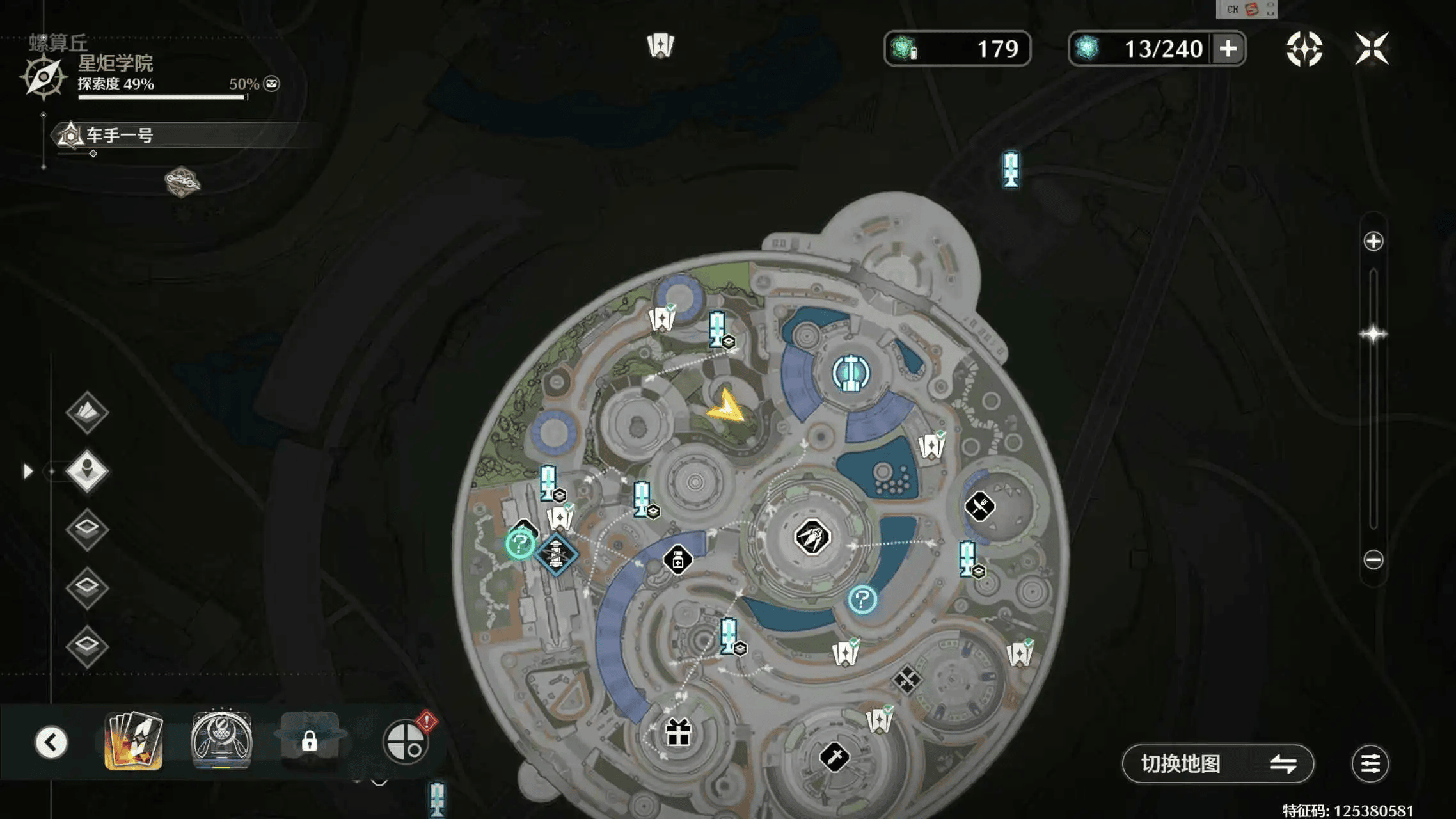Switch maps with the 切换地图 button
This screenshot has height=819, width=1456.
(x=1217, y=763)
